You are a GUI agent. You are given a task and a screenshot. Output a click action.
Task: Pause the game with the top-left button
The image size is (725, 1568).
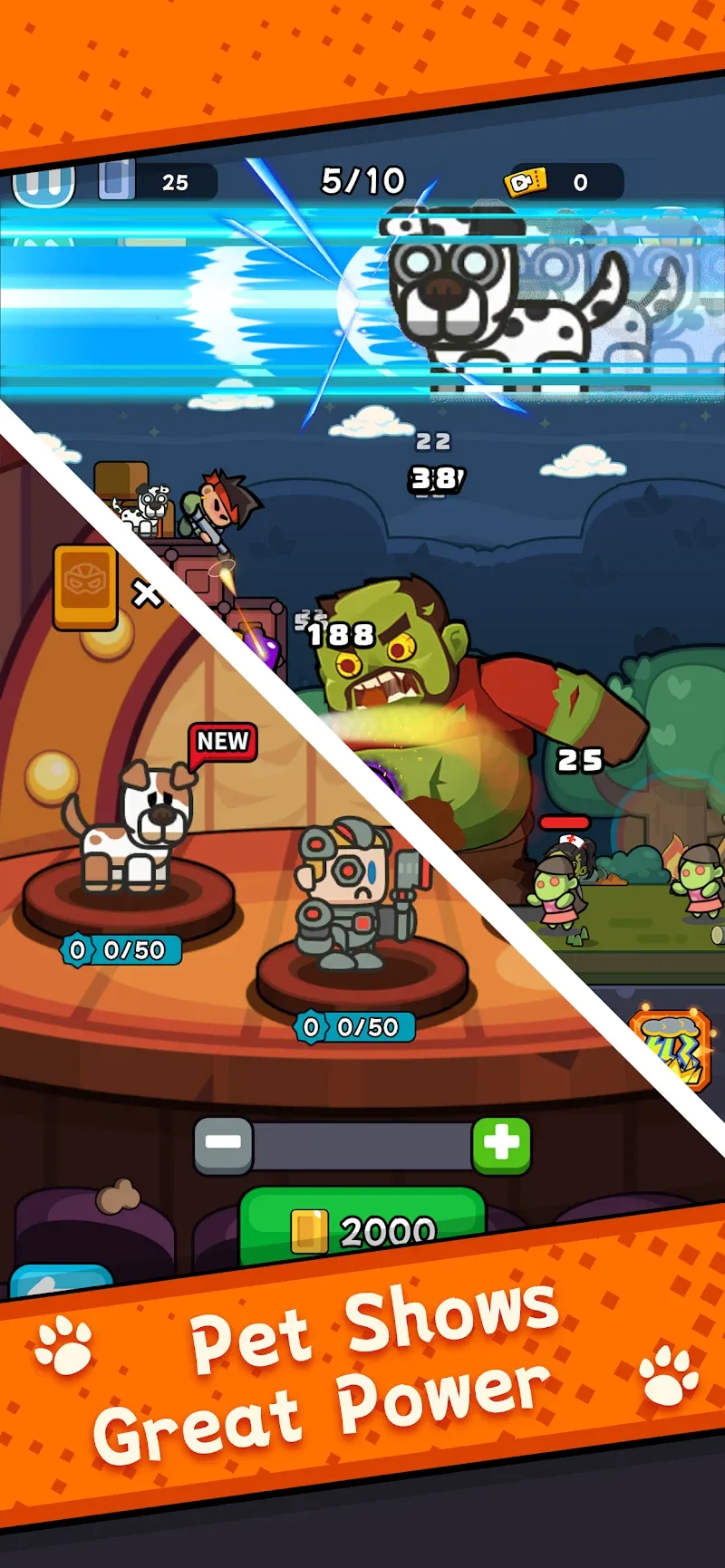click(43, 185)
